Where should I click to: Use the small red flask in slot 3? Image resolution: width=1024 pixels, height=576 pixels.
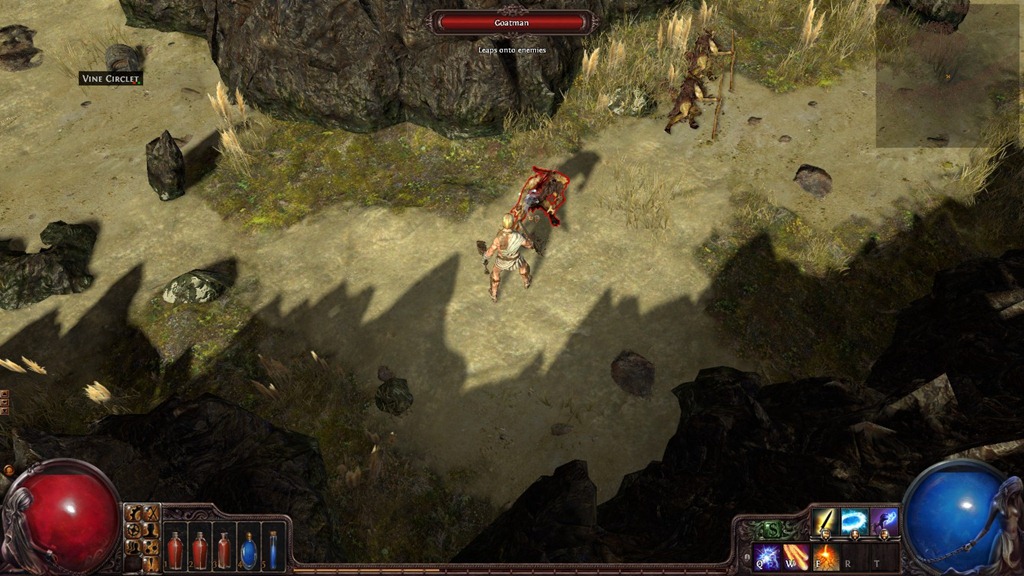point(223,550)
